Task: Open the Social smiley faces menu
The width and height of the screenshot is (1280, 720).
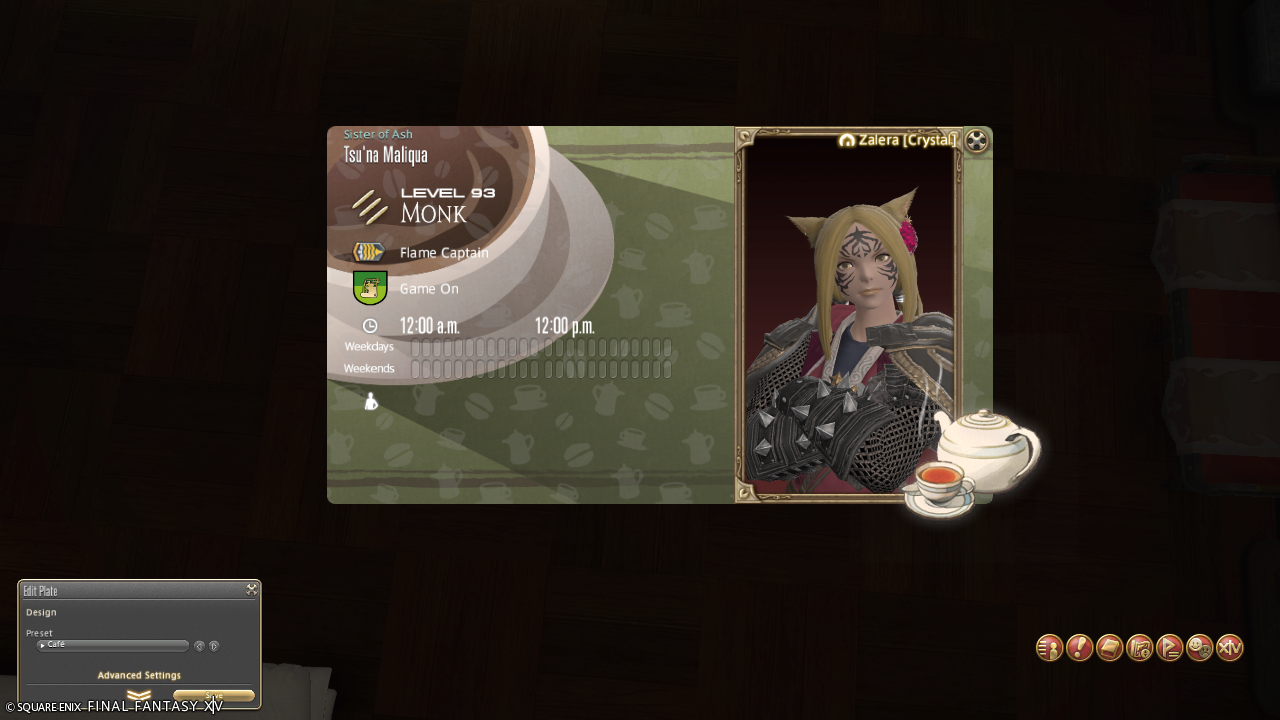Action: coord(1199,648)
